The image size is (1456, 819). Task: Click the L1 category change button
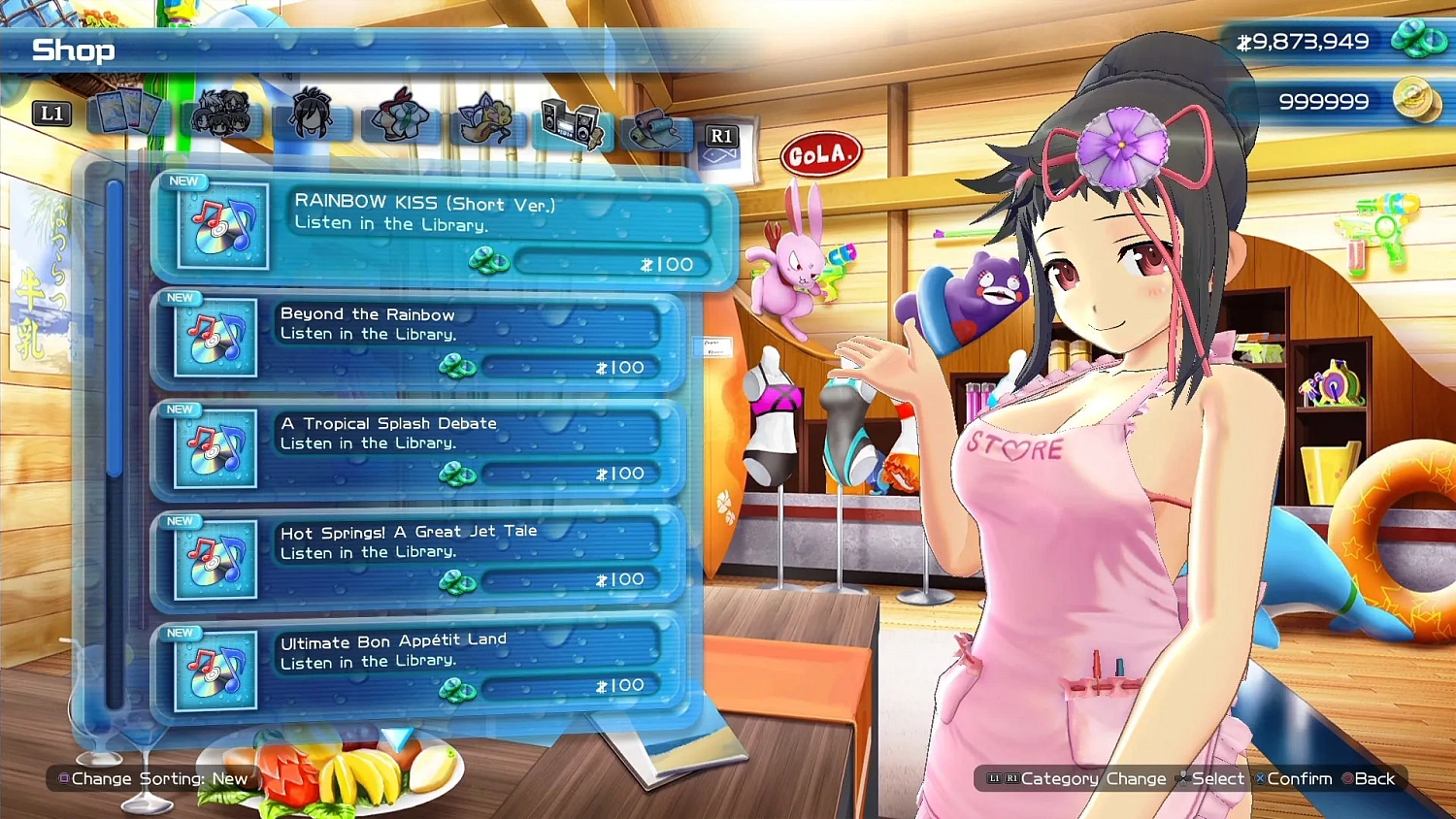point(52,114)
